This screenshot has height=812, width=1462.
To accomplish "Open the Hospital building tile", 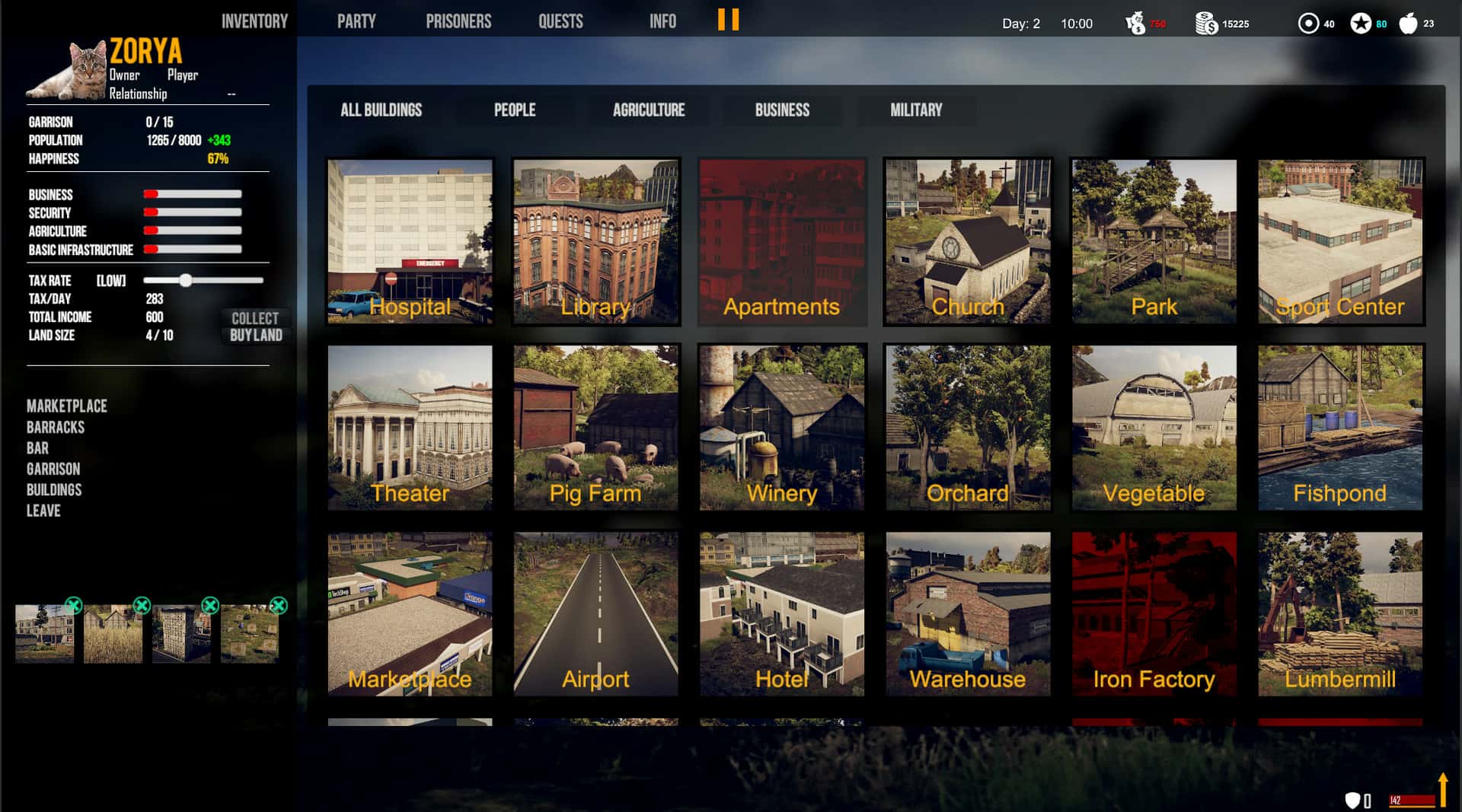I will click(x=411, y=242).
